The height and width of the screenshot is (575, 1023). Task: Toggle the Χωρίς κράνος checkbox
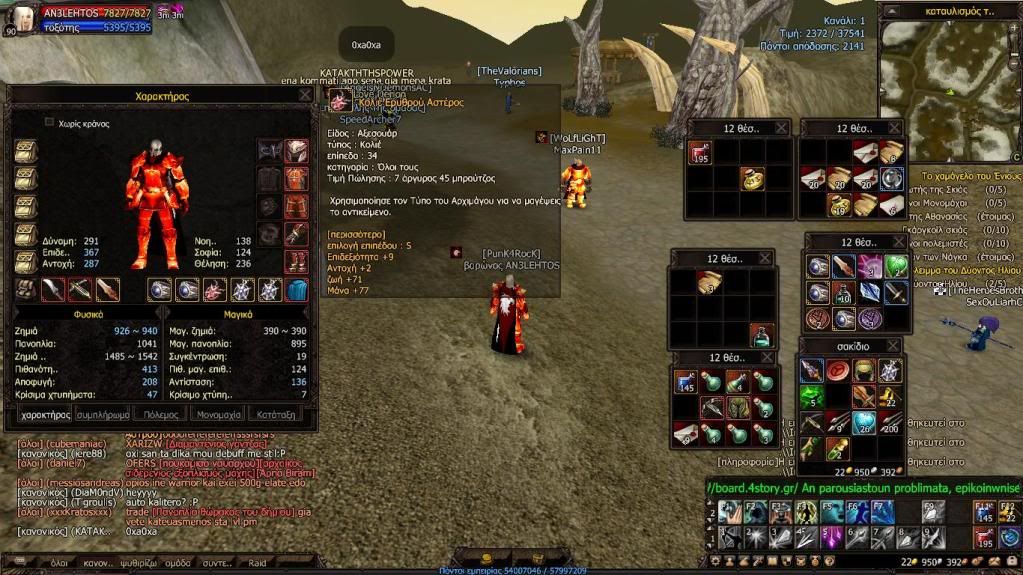pos(50,122)
